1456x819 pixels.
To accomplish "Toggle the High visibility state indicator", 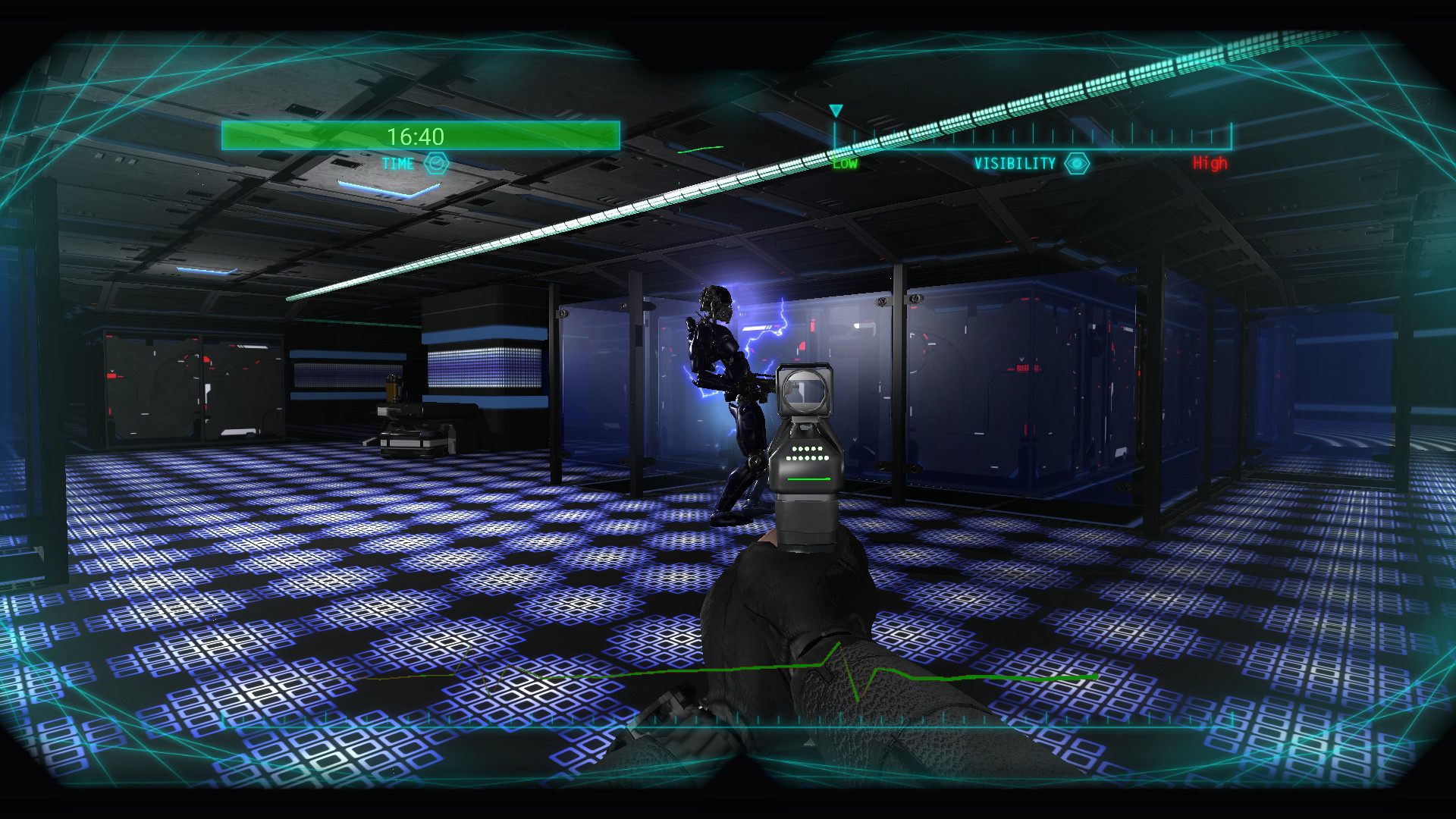I will (x=1211, y=162).
